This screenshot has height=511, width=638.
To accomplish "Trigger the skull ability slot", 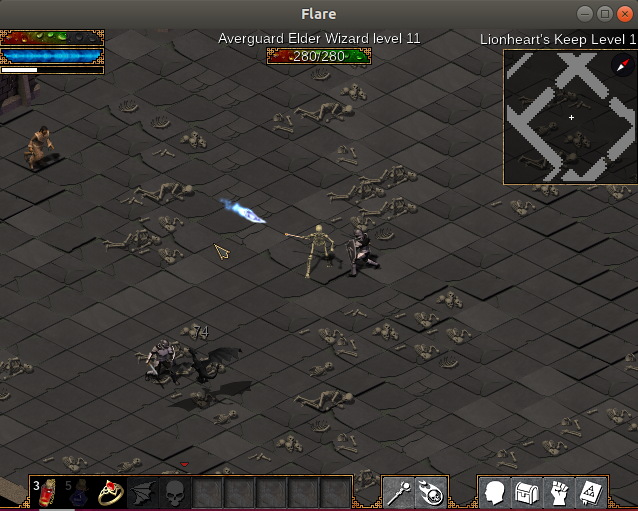I will click(x=175, y=493).
